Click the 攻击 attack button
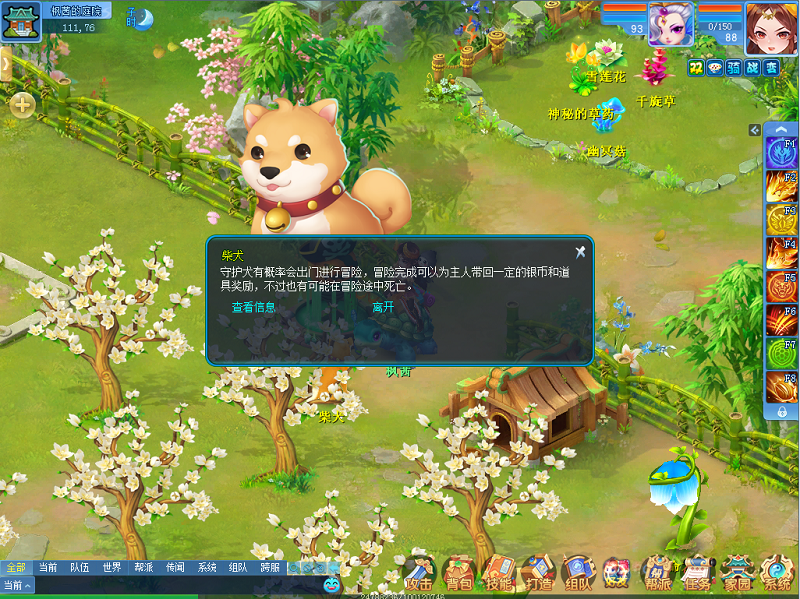Screen dimensions: 800x599 click(420, 575)
